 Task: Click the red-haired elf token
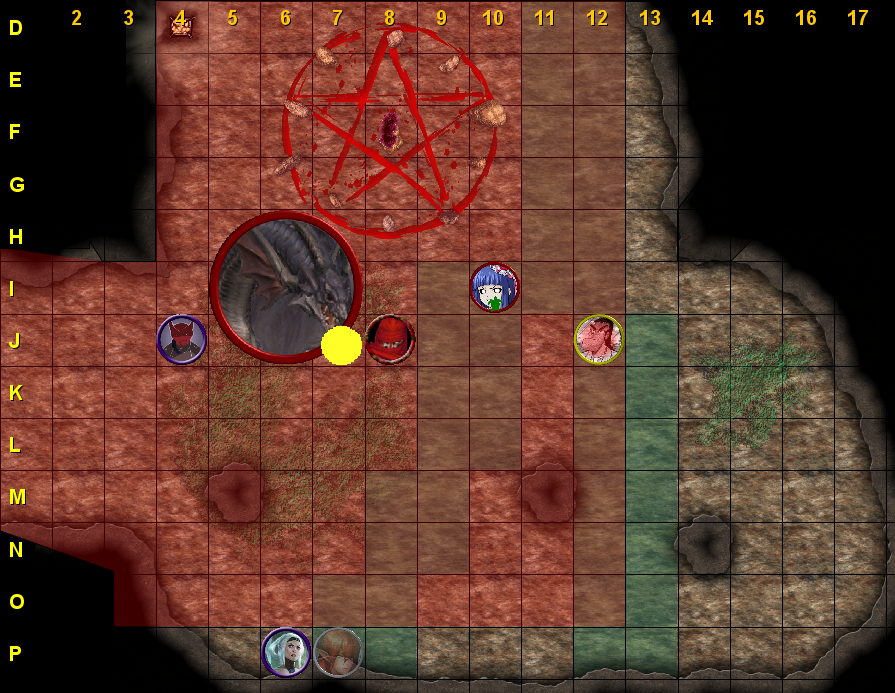click(x=338, y=652)
